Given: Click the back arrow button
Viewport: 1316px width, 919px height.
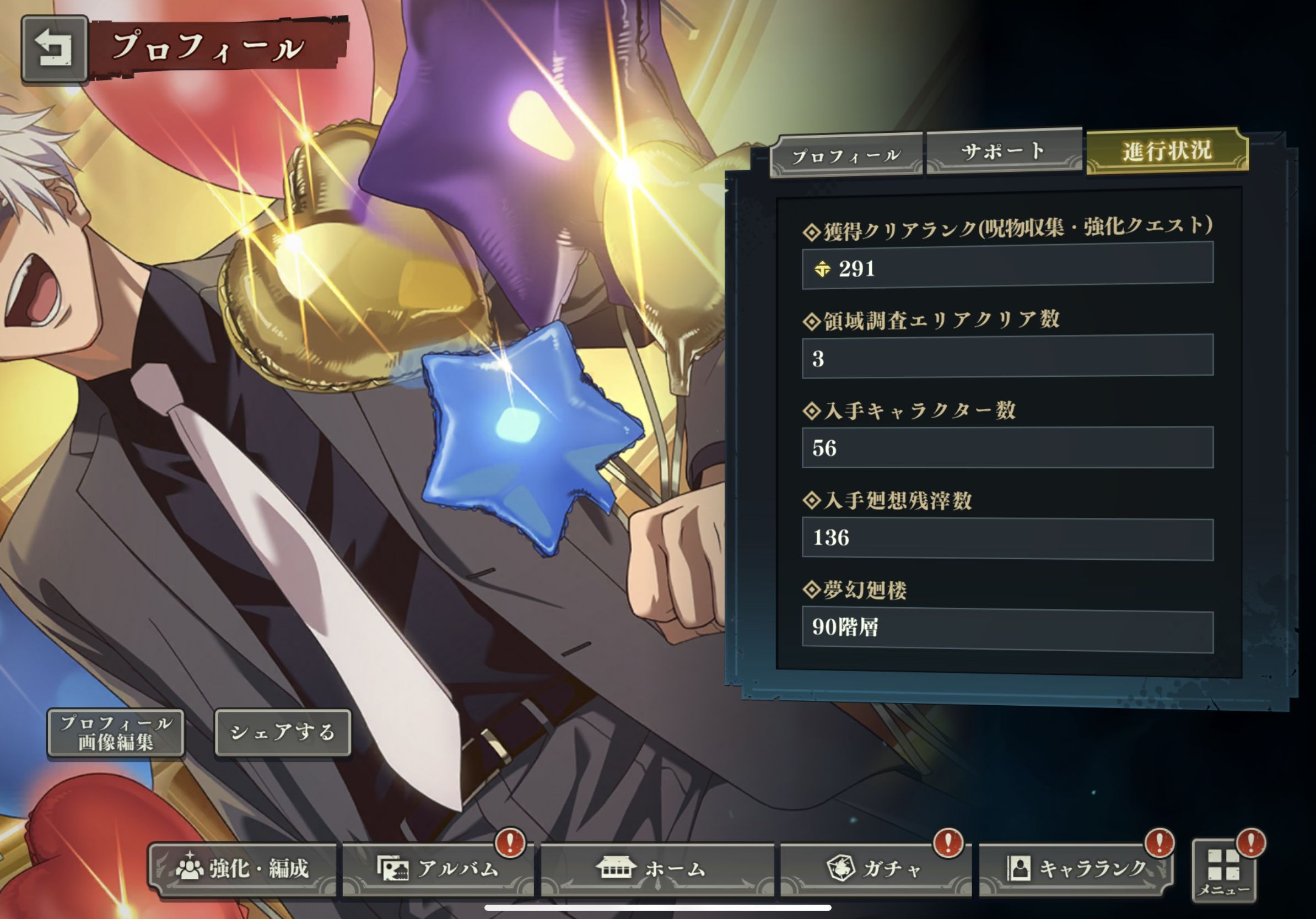Looking at the screenshot, I should pyautogui.click(x=54, y=48).
